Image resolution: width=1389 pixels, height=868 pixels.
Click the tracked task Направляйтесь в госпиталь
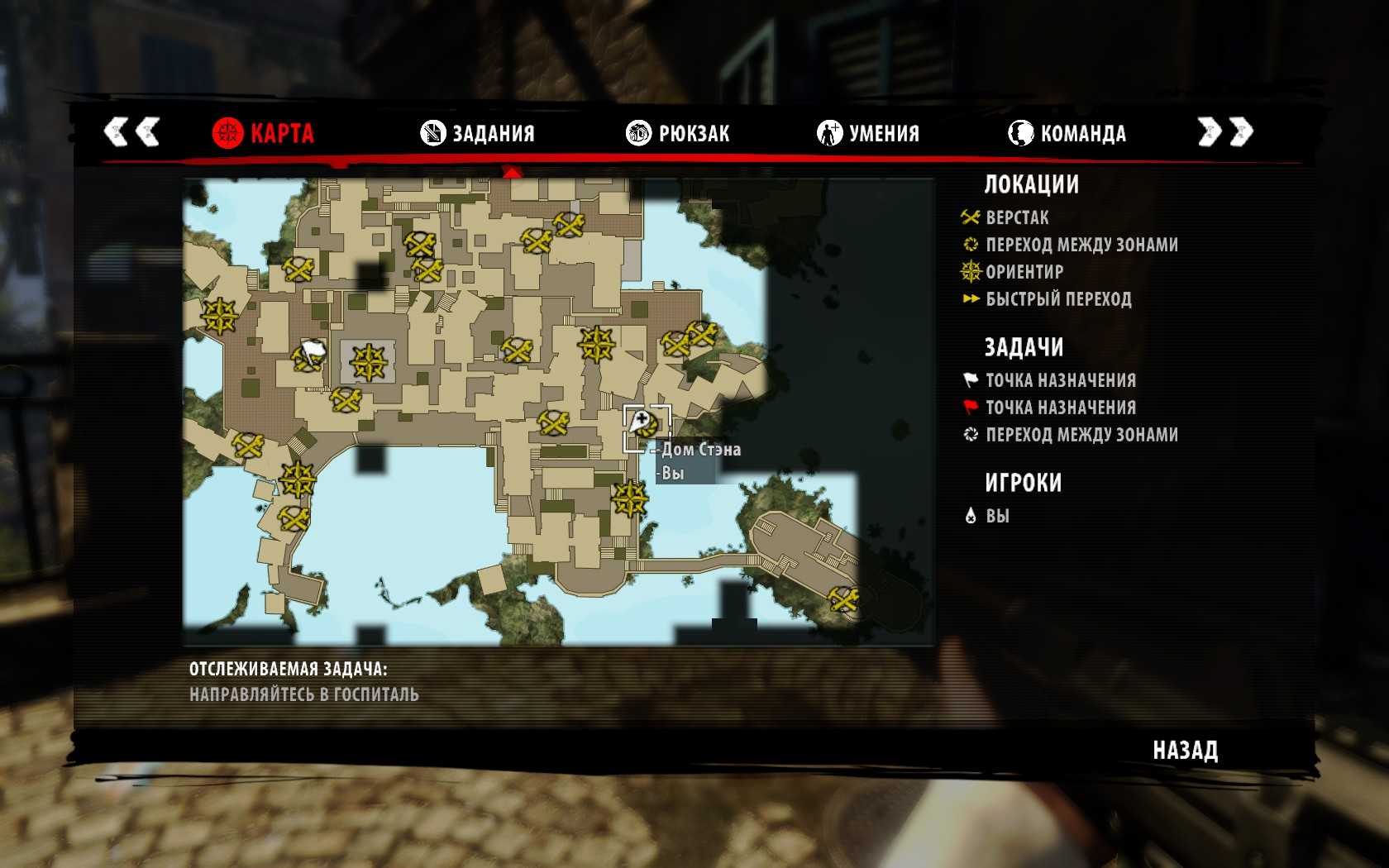click(x=304, y=694)
